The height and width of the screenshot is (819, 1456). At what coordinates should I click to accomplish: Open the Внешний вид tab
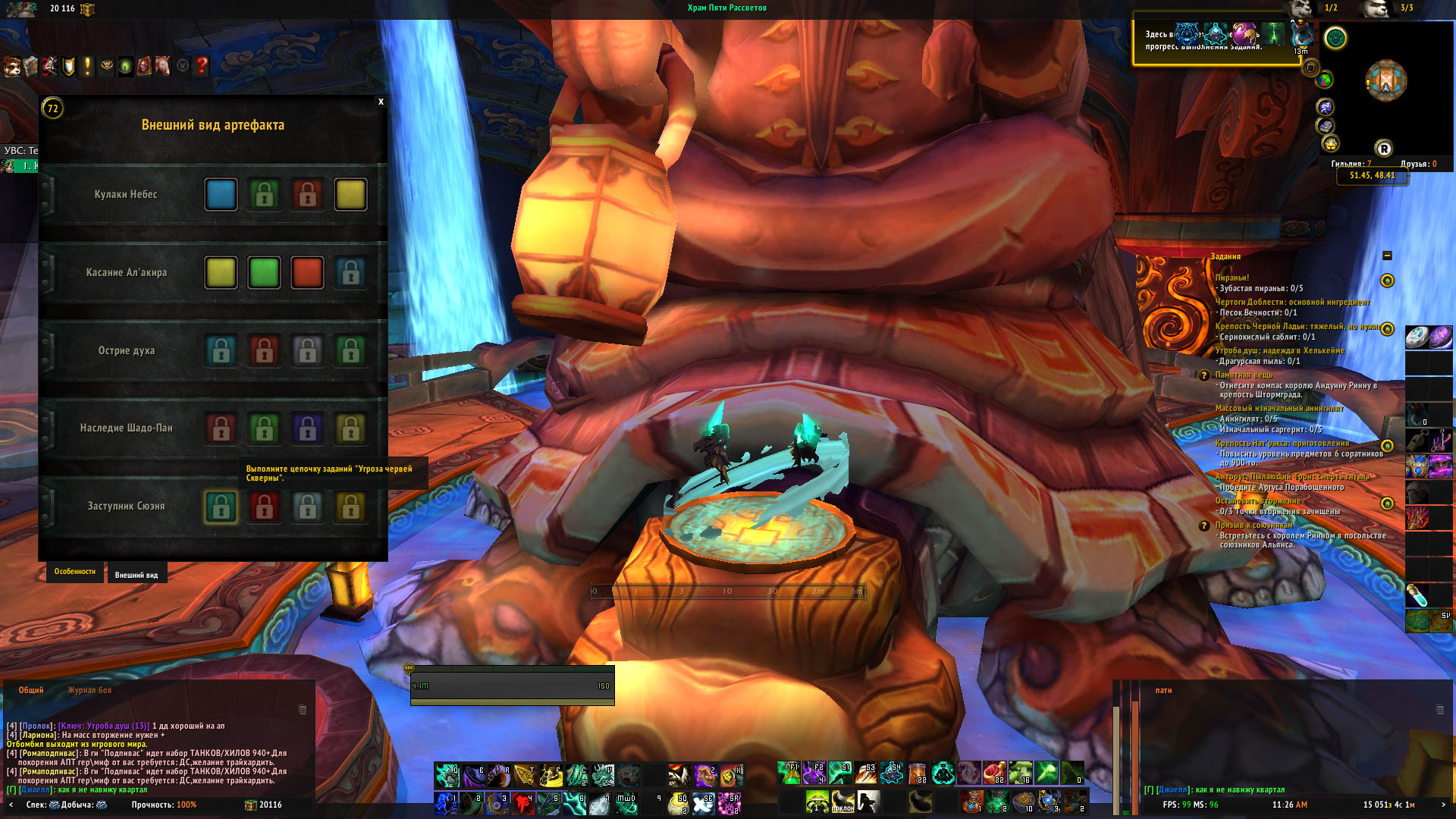pos(136,575)
